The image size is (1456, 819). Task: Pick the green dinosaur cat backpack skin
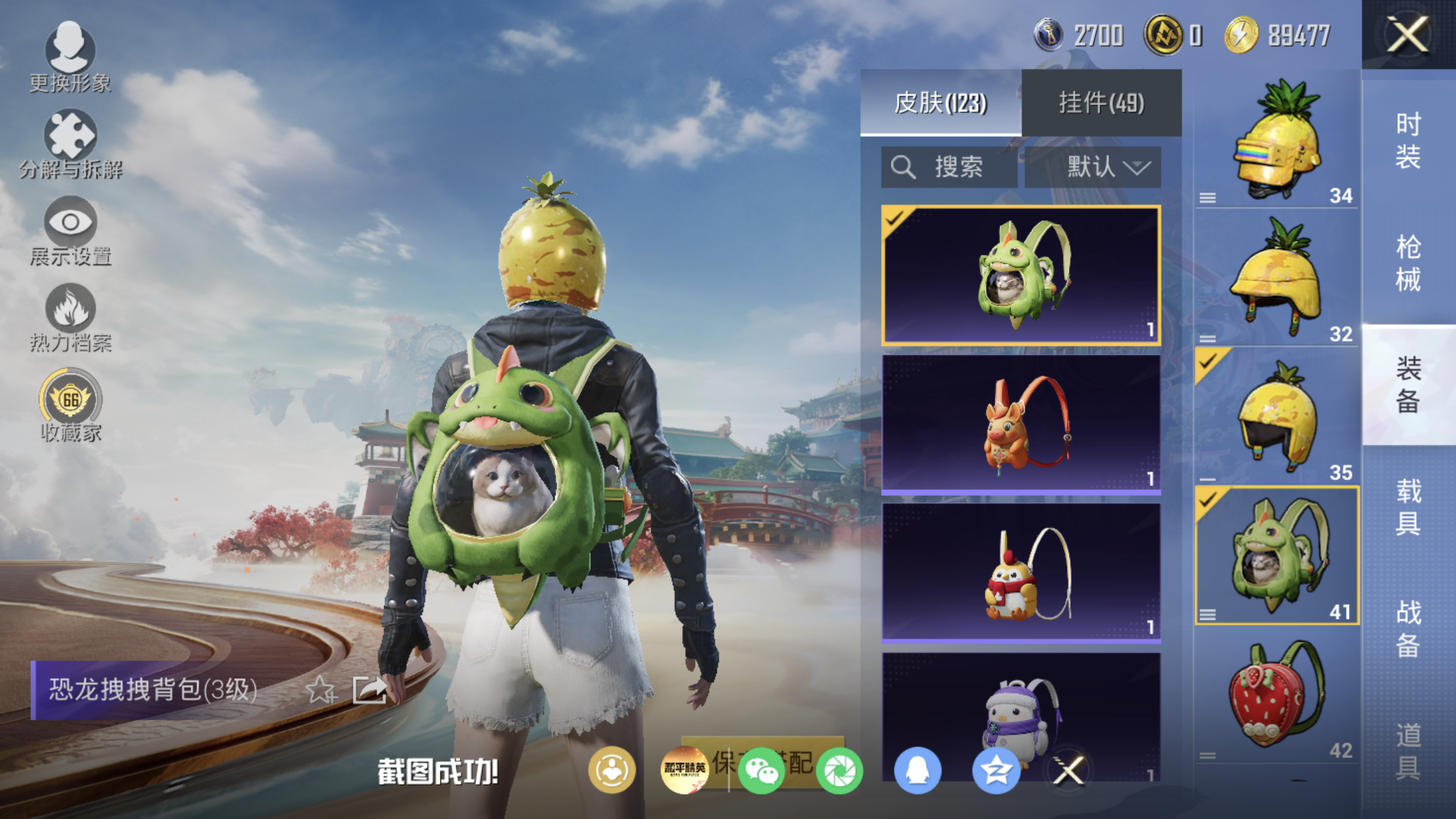[x=1021, y=276]
